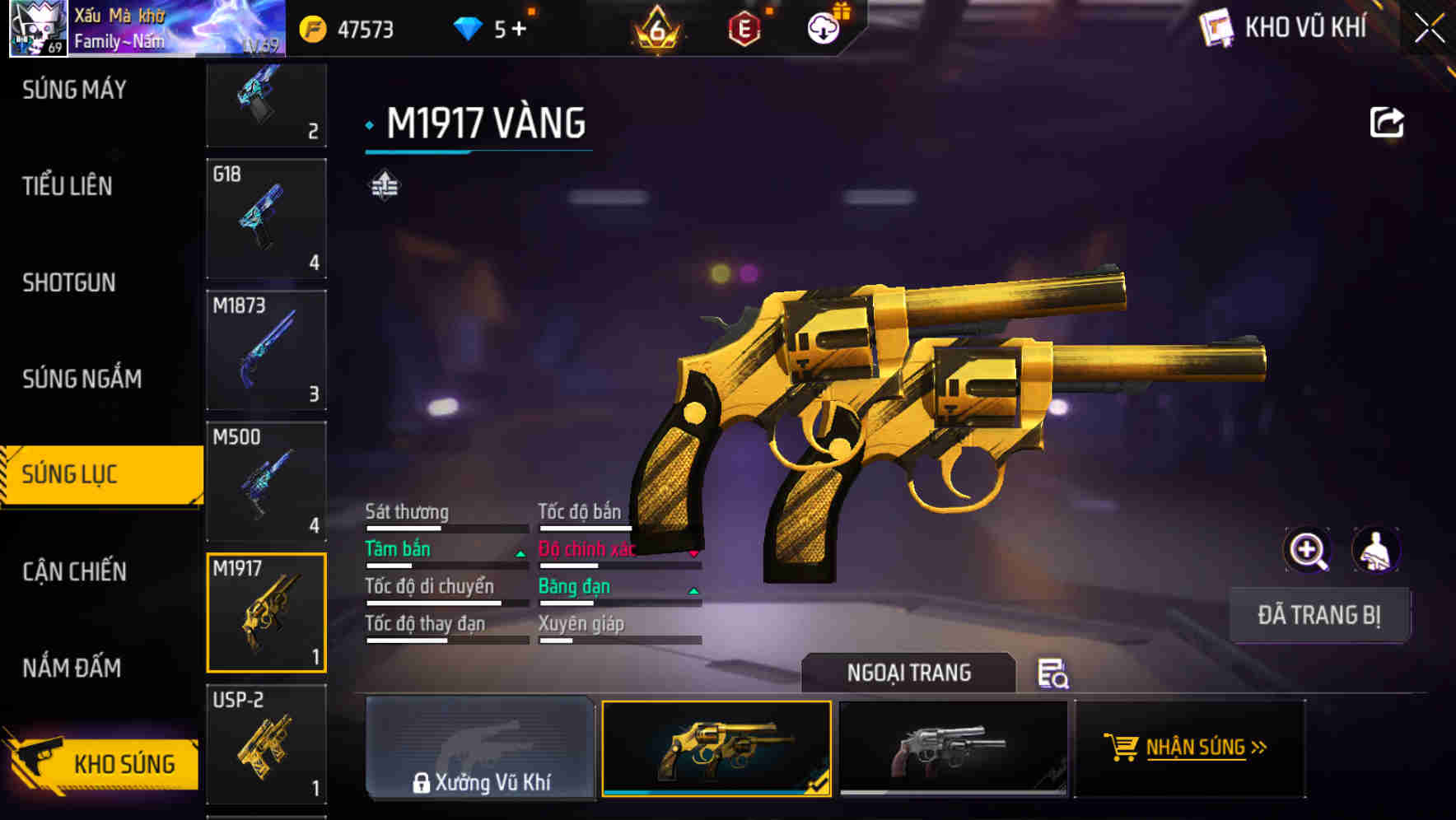Select the SÚNG NGẮM category
1456x820 pixels.
click(x=80, y=379)
